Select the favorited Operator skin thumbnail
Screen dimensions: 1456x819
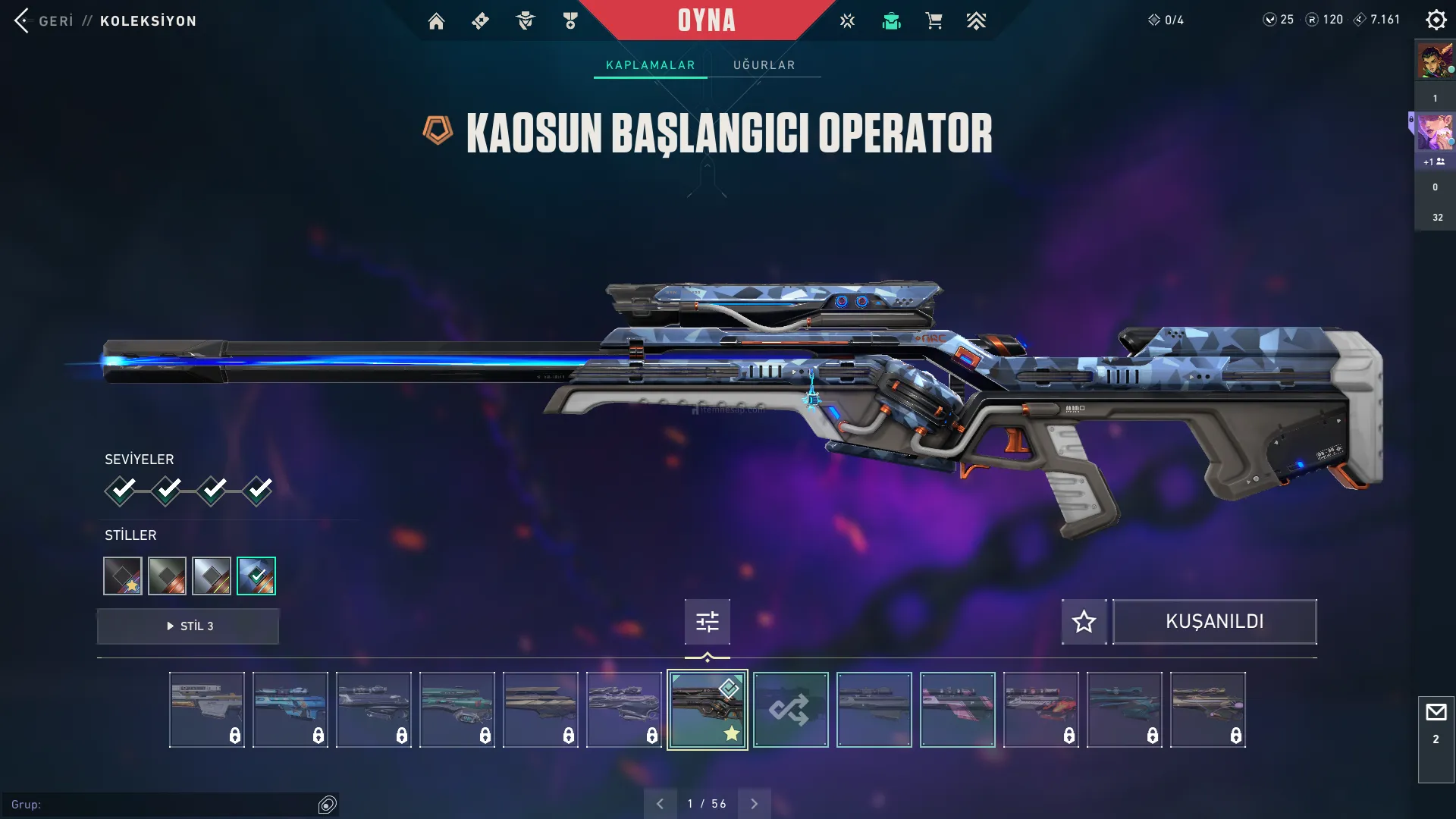click(707, 710)
